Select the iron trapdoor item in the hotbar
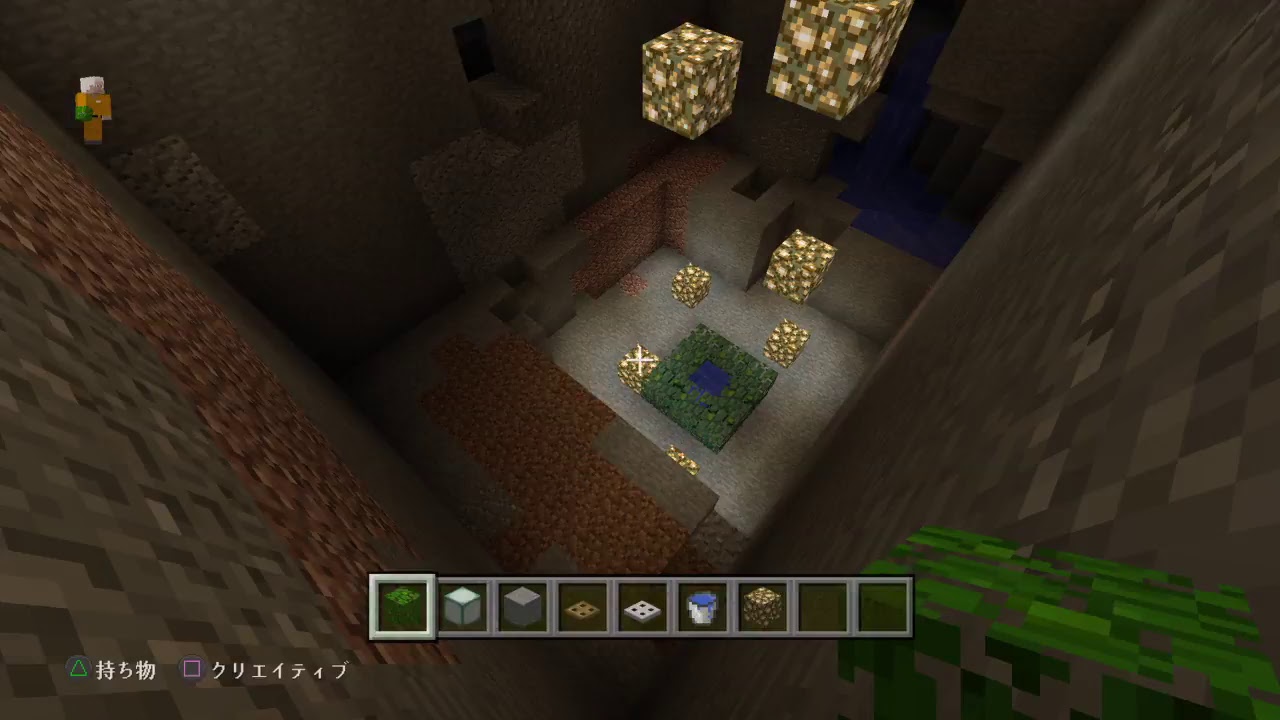This screenshot has width=1280, height=720. (641, 605)
